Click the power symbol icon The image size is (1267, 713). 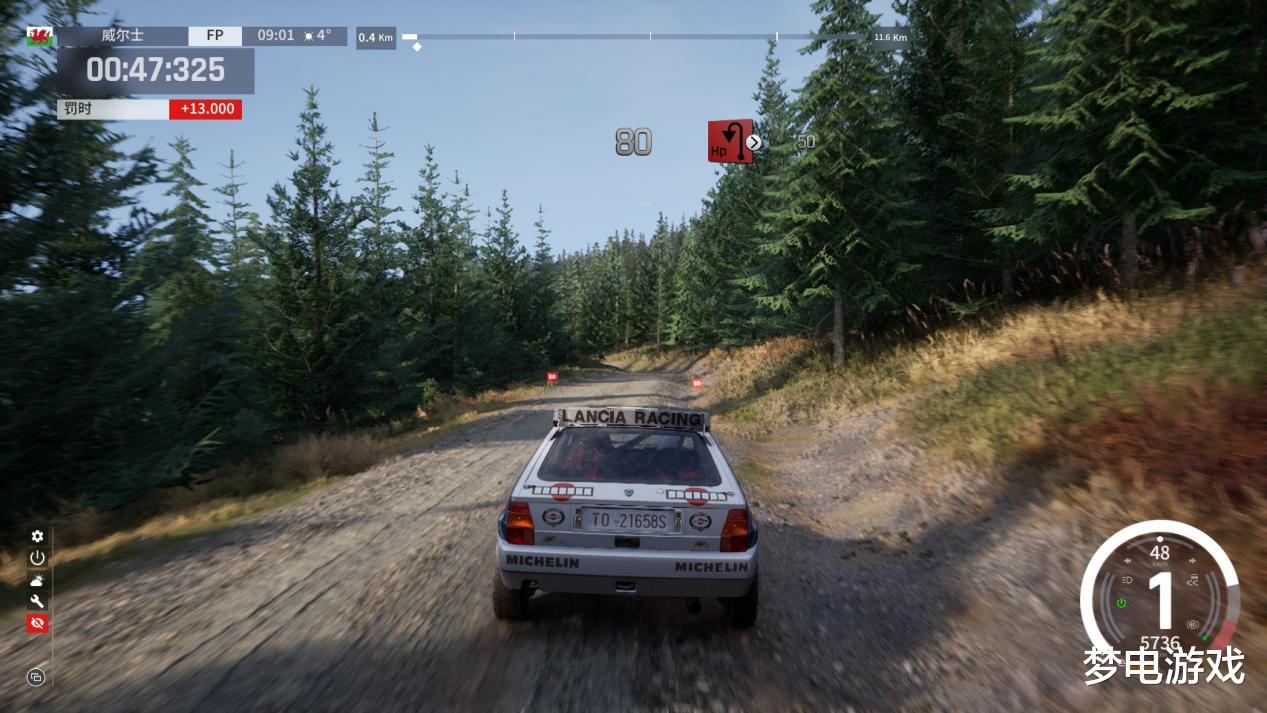(x=37, y=558)
